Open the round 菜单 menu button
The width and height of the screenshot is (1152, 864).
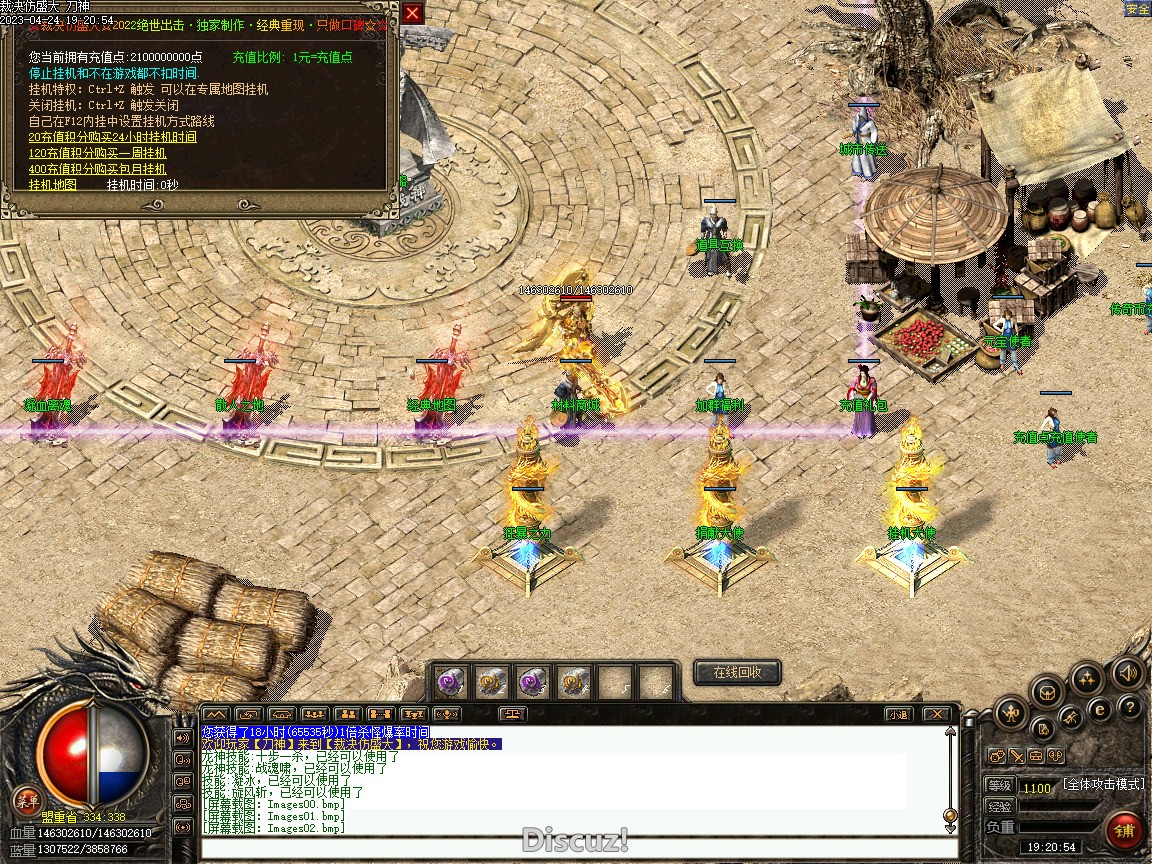tap(26, 800)
